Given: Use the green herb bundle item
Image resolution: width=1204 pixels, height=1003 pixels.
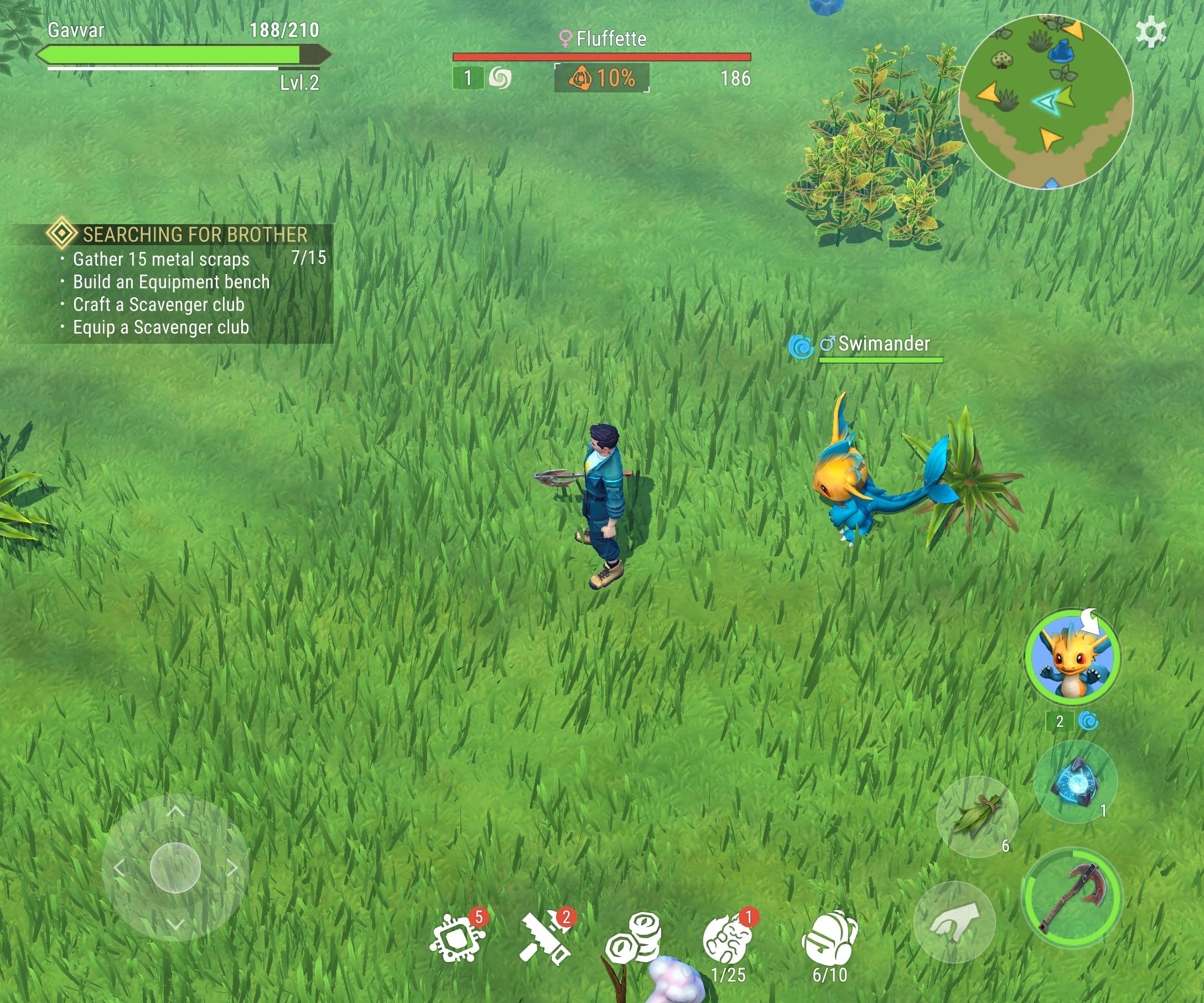Looking at the screenshot, I should coord(977,816).
